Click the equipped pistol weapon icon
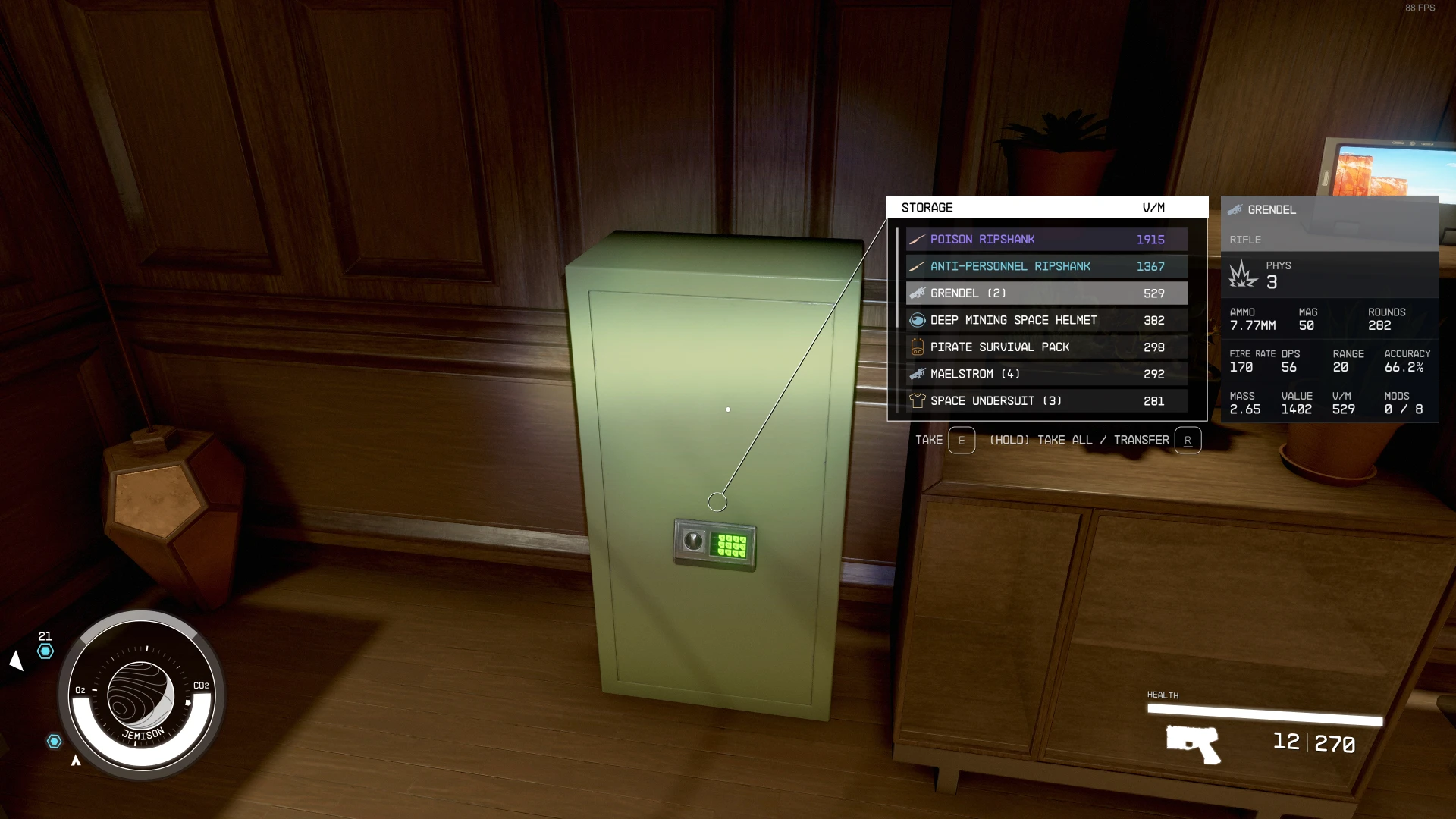This screenshot has height=819, width=1456. pyautogui.click(x=1193, y=743)
